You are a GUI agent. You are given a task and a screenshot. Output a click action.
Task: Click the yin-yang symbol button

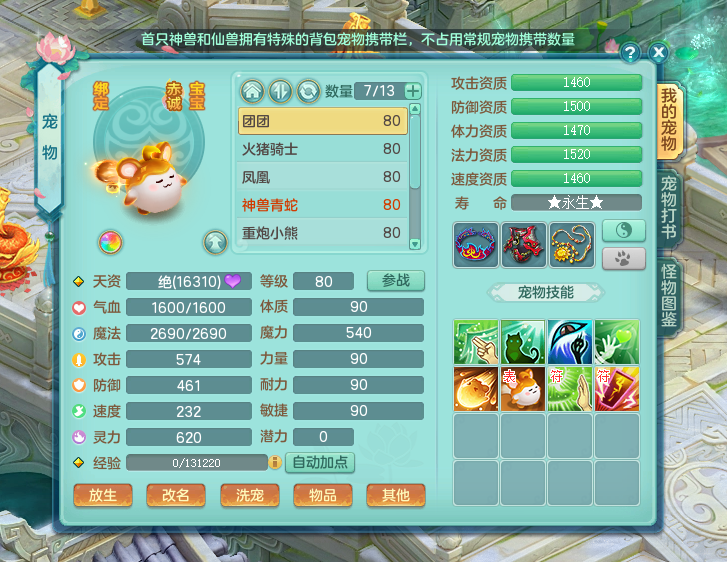[x=623, y=231]
